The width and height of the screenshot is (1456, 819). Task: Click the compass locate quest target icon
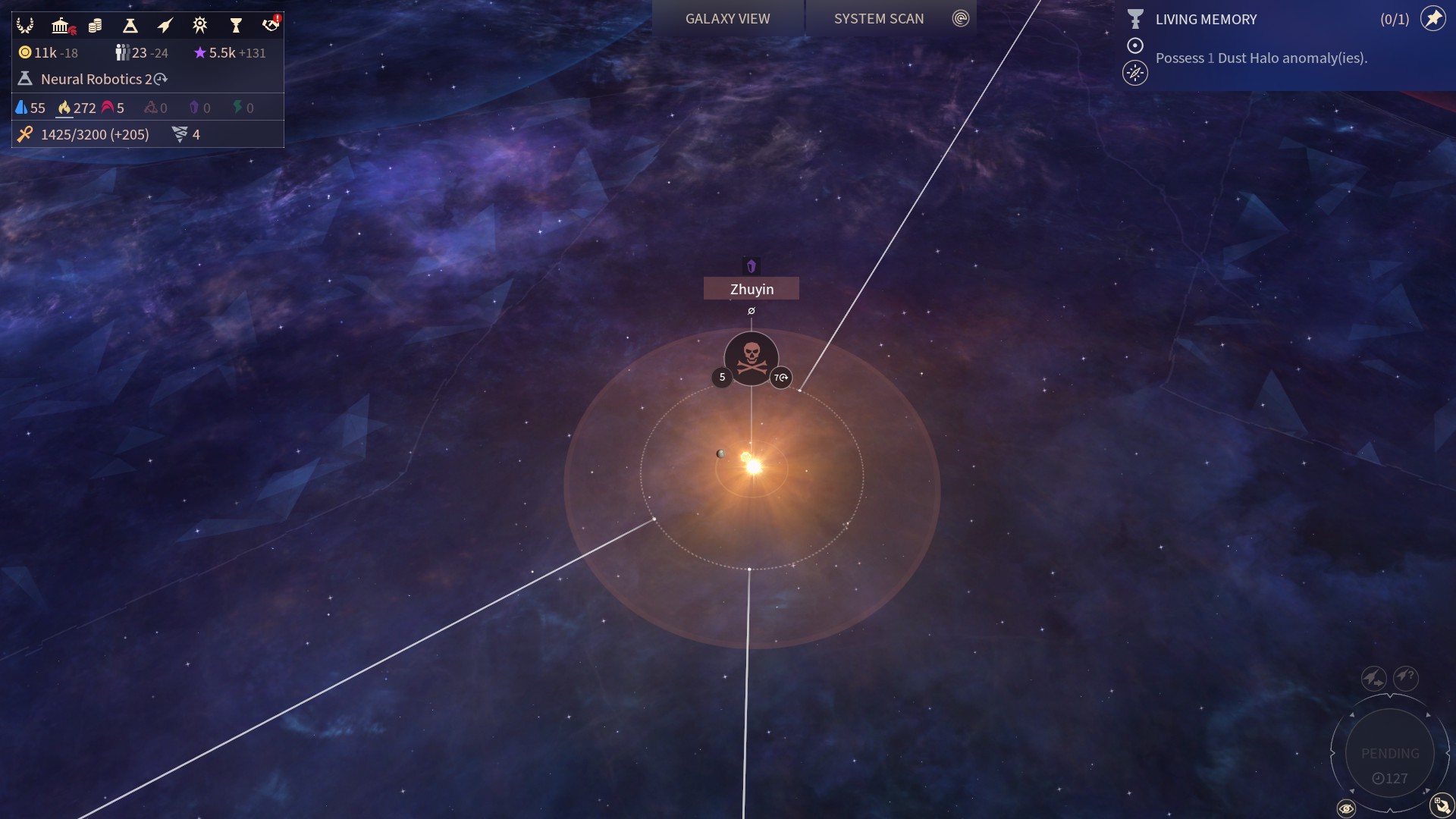click(1134, 74)
